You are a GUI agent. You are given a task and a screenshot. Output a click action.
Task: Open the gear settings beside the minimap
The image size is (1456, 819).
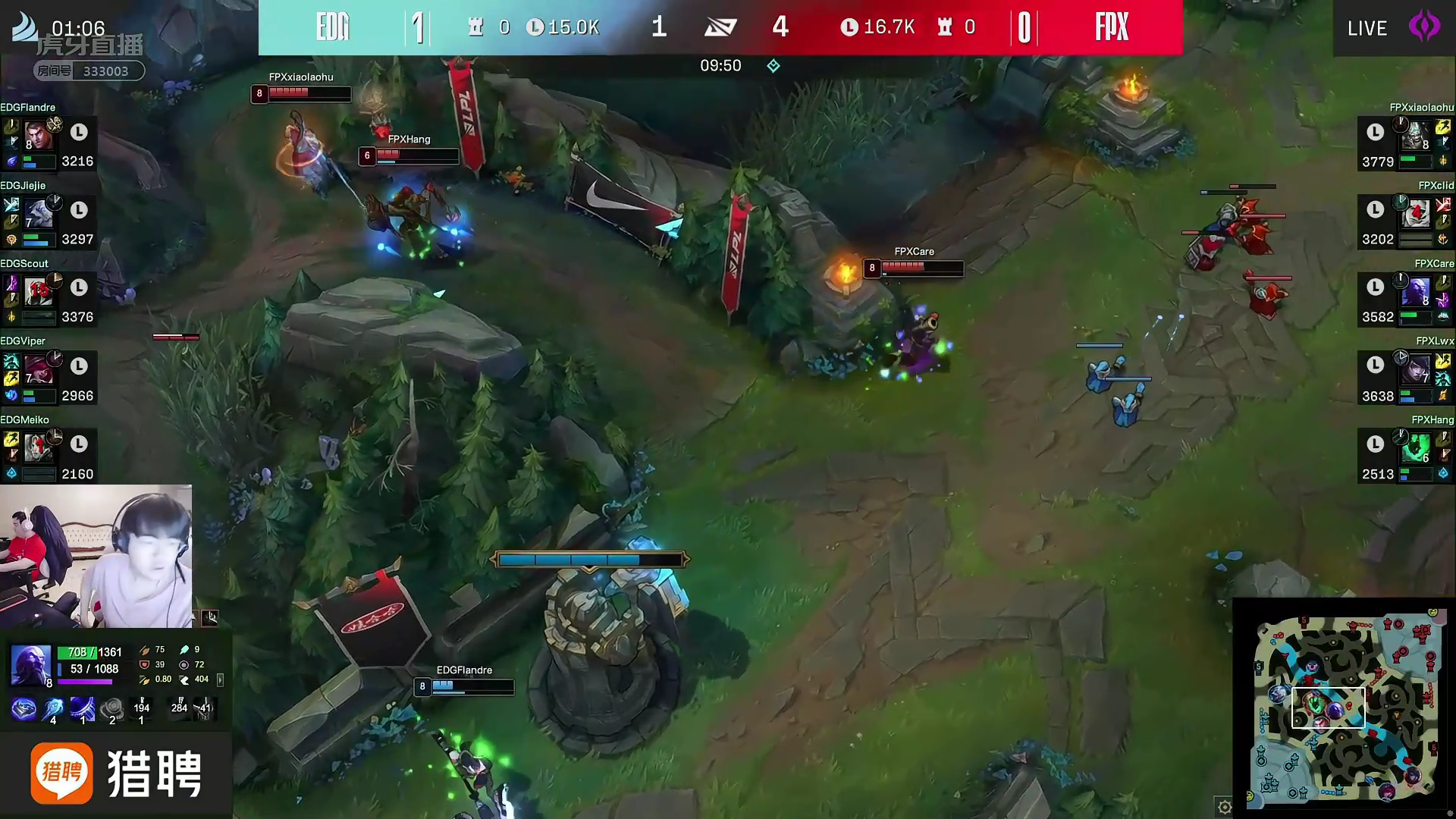(x=1224, y=807)
